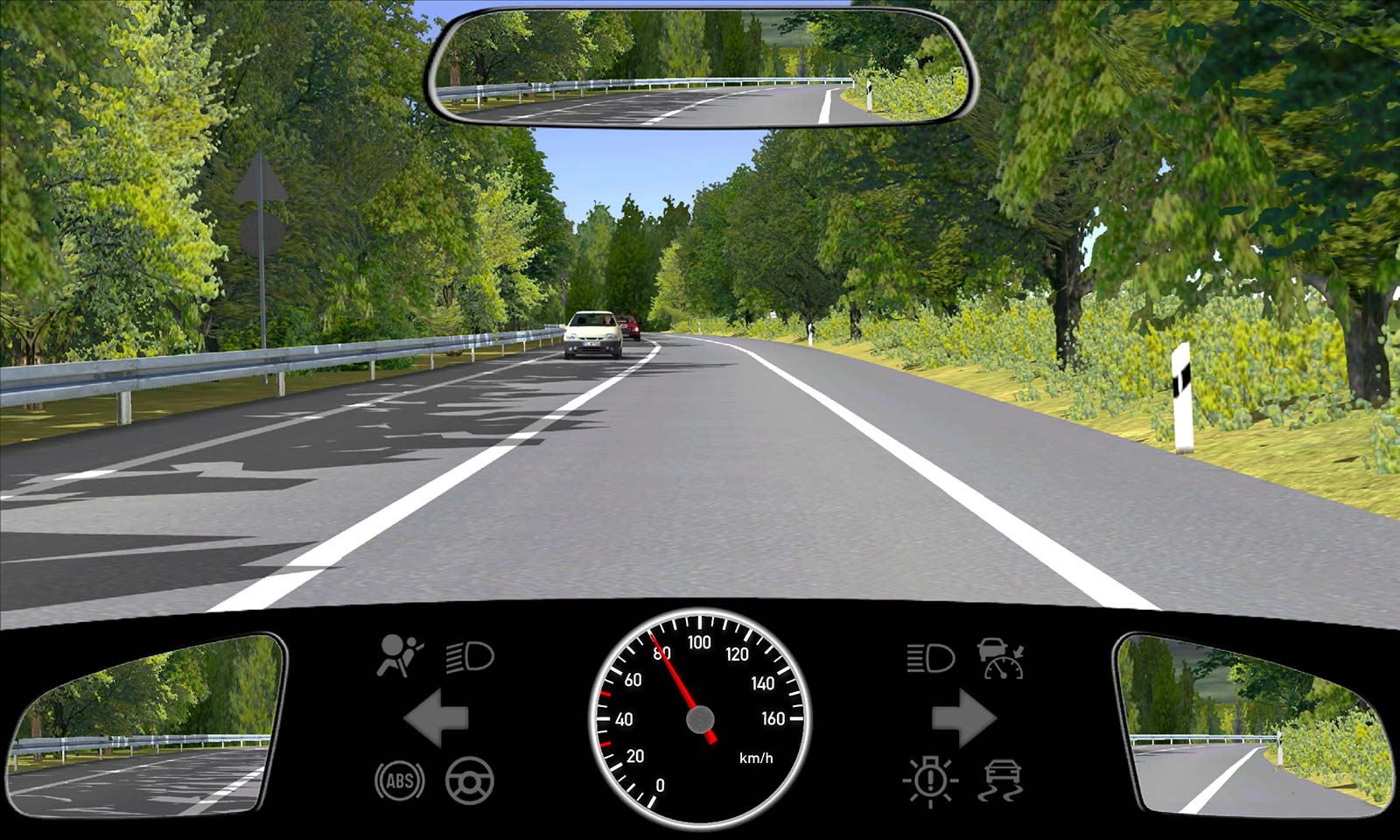Screen dimensions: 1400x840
Task: Click the airbag warning icon
Action: (399, 656)
